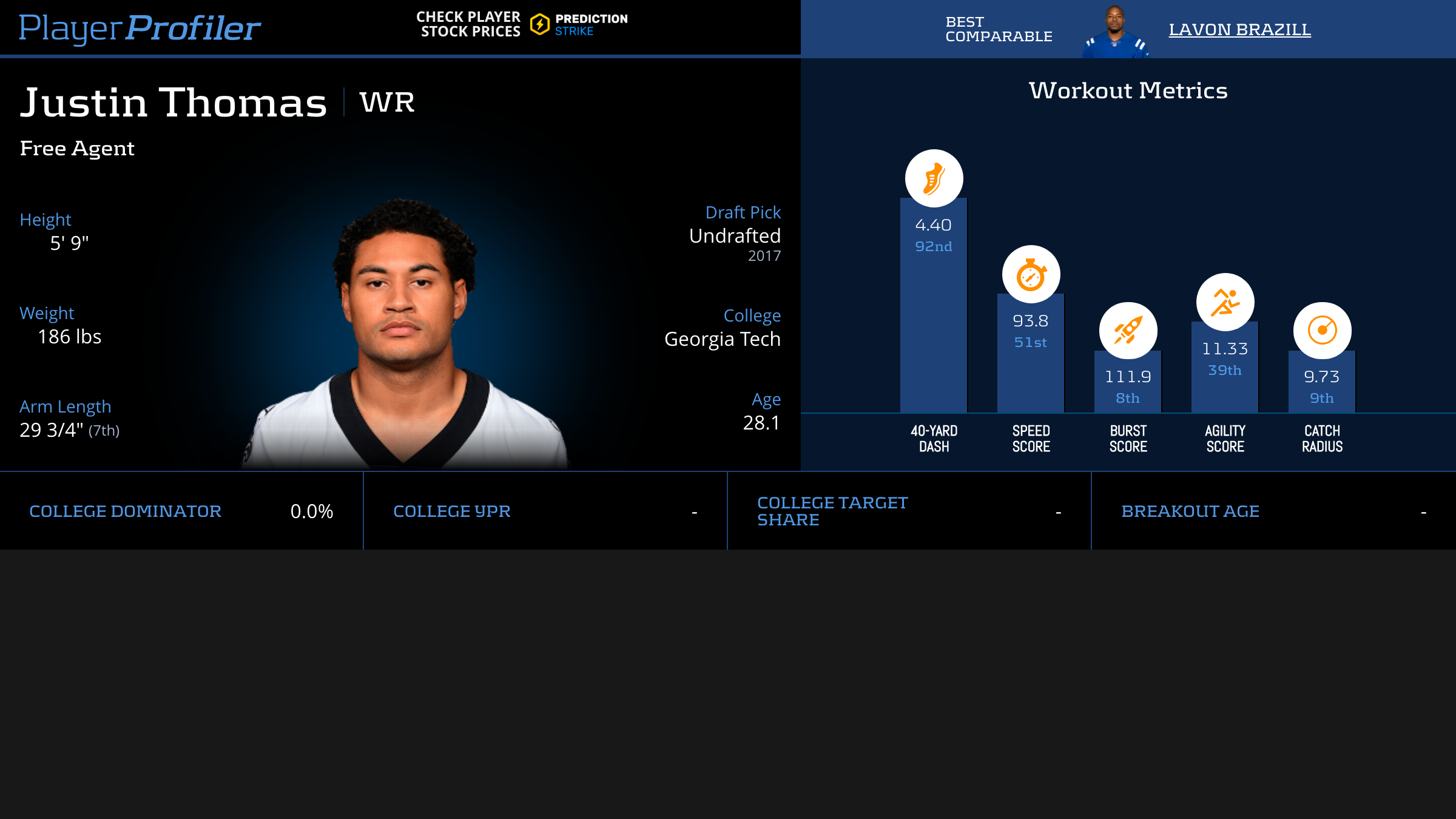Click the College Target Share tile
The height and width of the screenshot is (819, 1456).
(x=909, y=511)
